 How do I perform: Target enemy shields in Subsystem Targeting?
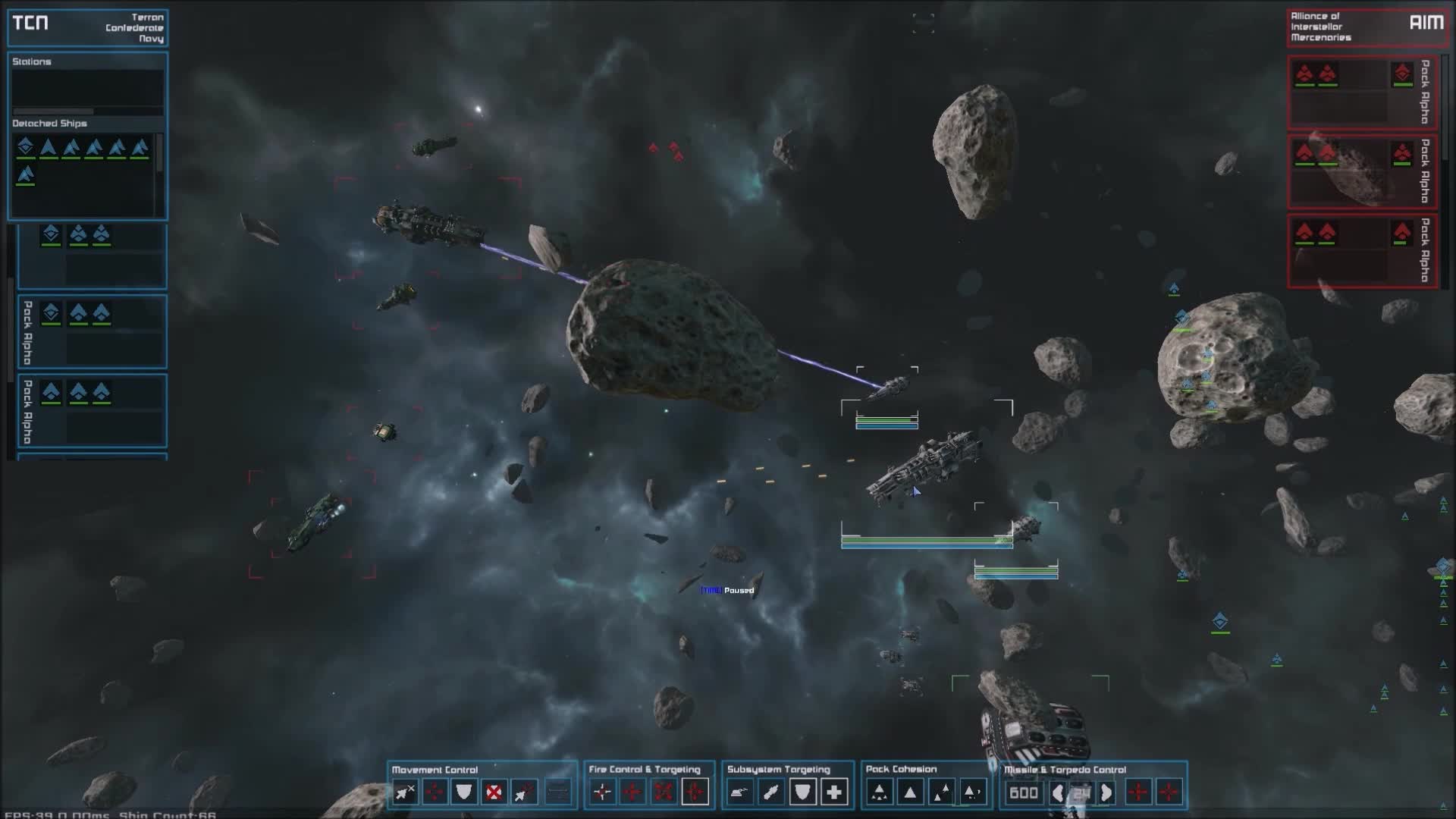point(802,792)
